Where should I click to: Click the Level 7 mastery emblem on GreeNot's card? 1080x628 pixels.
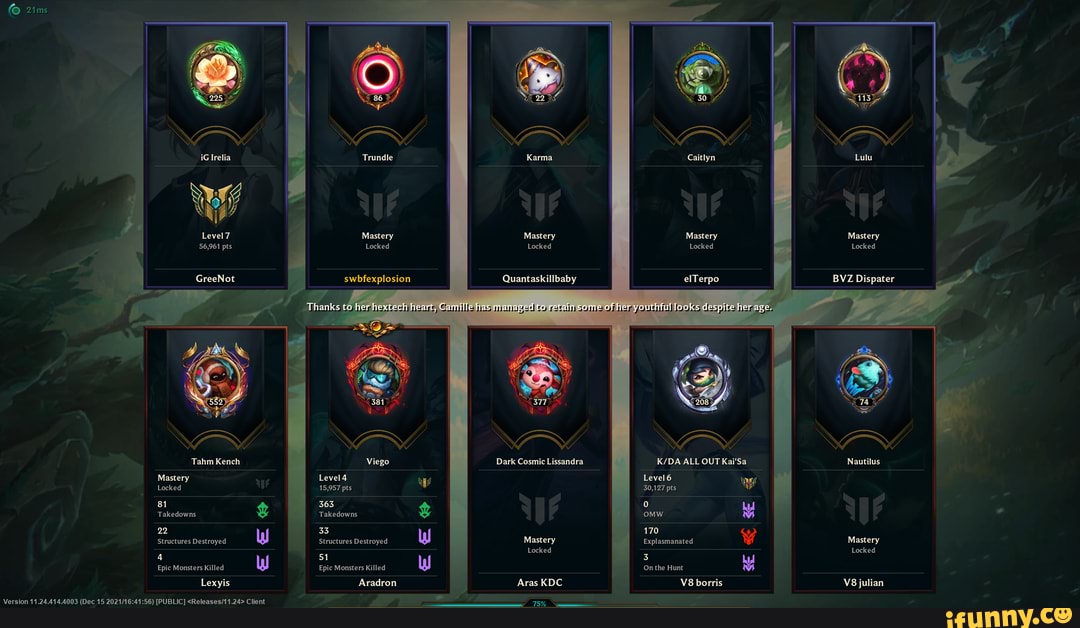click(216, 203)
